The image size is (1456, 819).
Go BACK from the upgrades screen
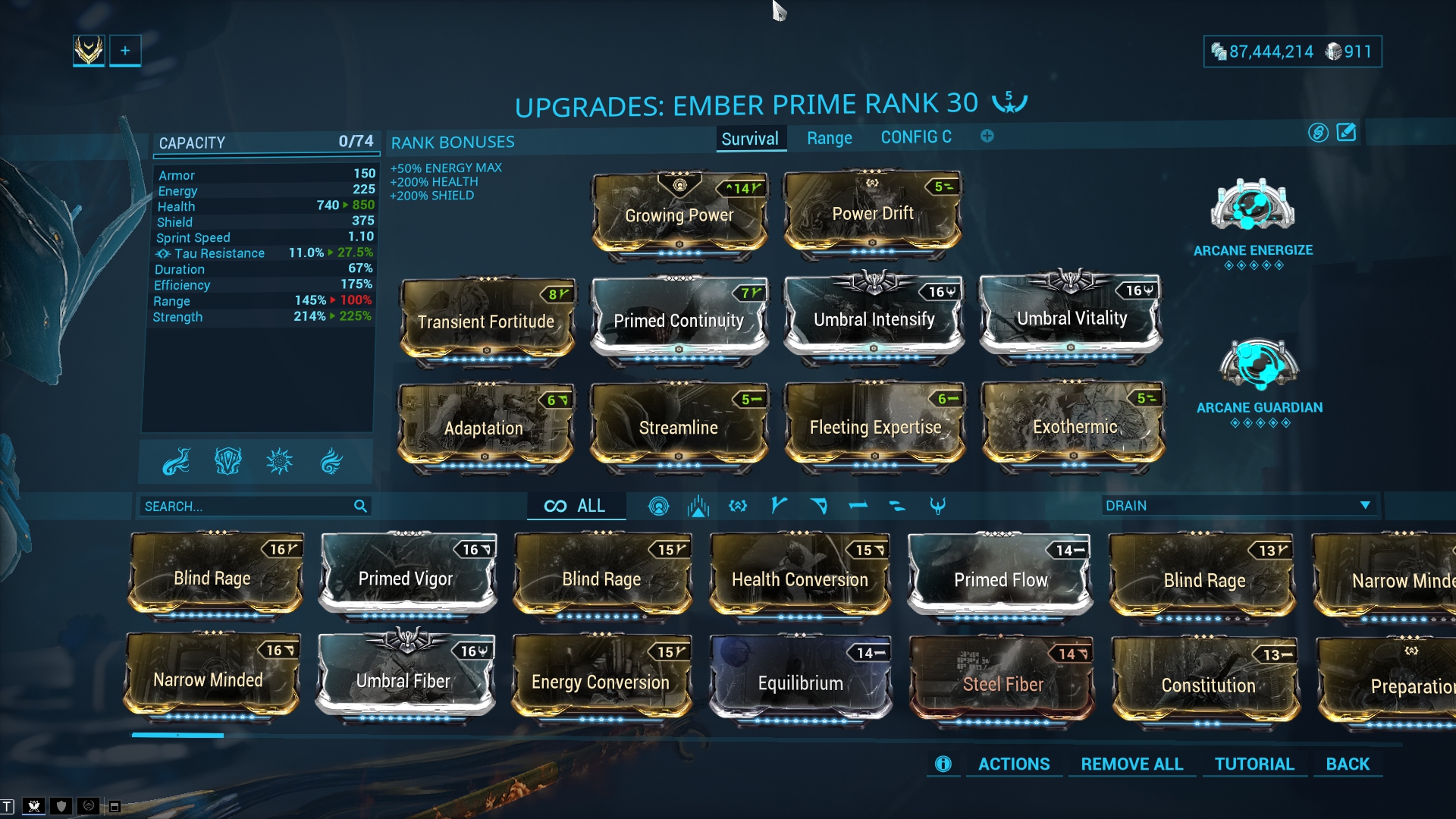coord(1347,764)
